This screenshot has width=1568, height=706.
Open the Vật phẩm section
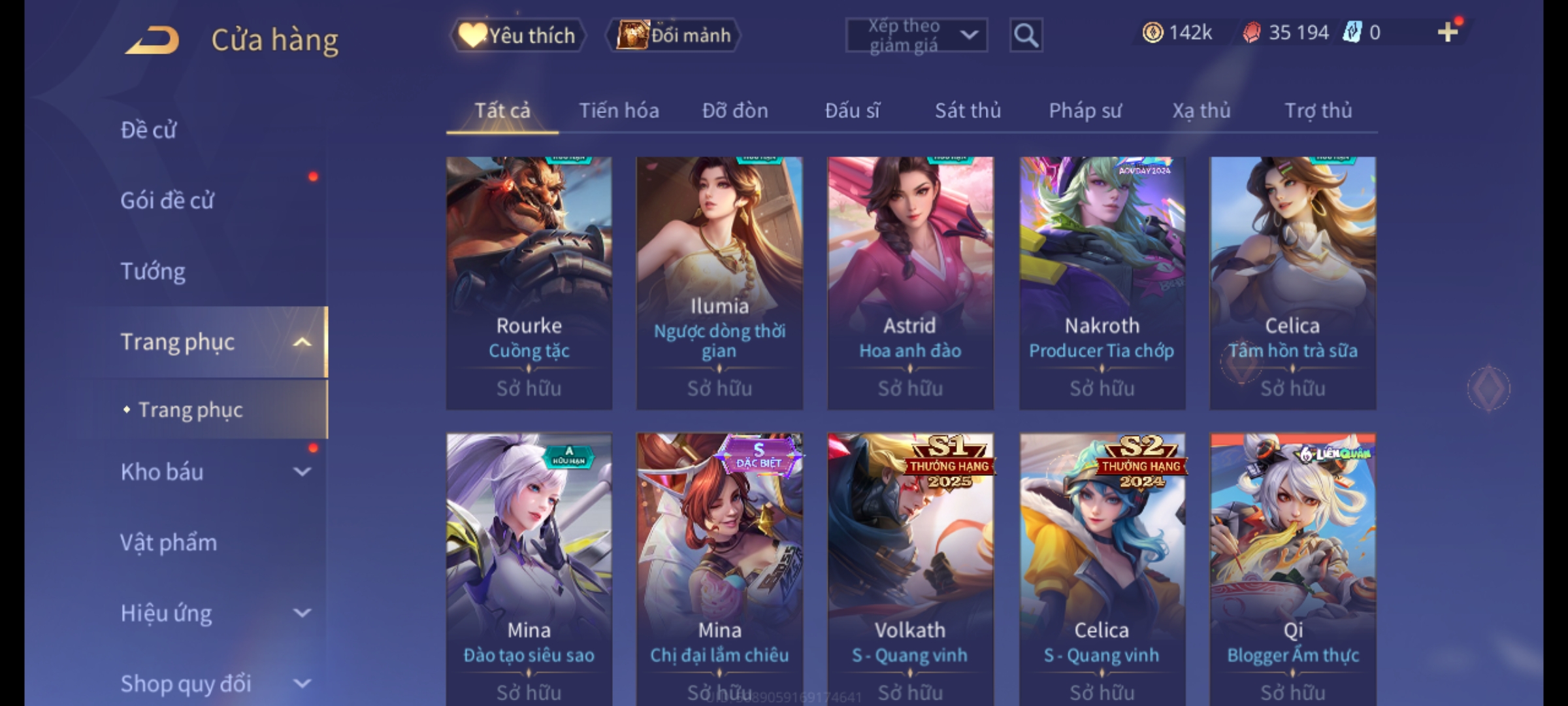click(169, 543)
